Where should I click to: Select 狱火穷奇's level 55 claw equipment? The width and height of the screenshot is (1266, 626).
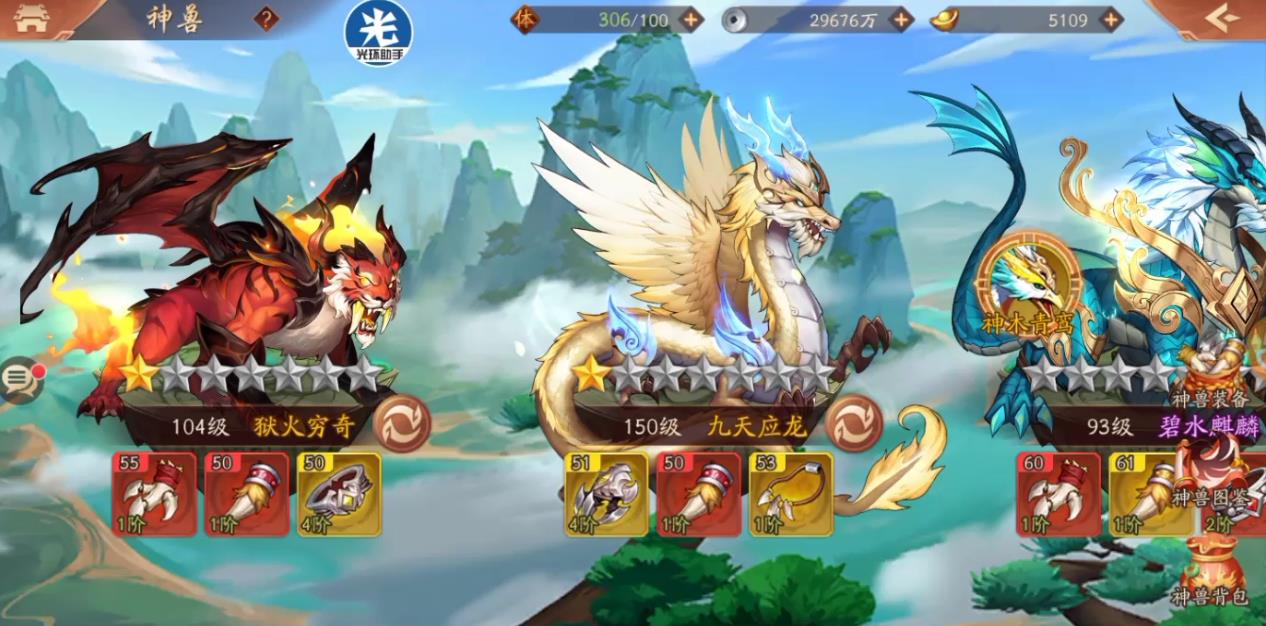tap(154, 494)
